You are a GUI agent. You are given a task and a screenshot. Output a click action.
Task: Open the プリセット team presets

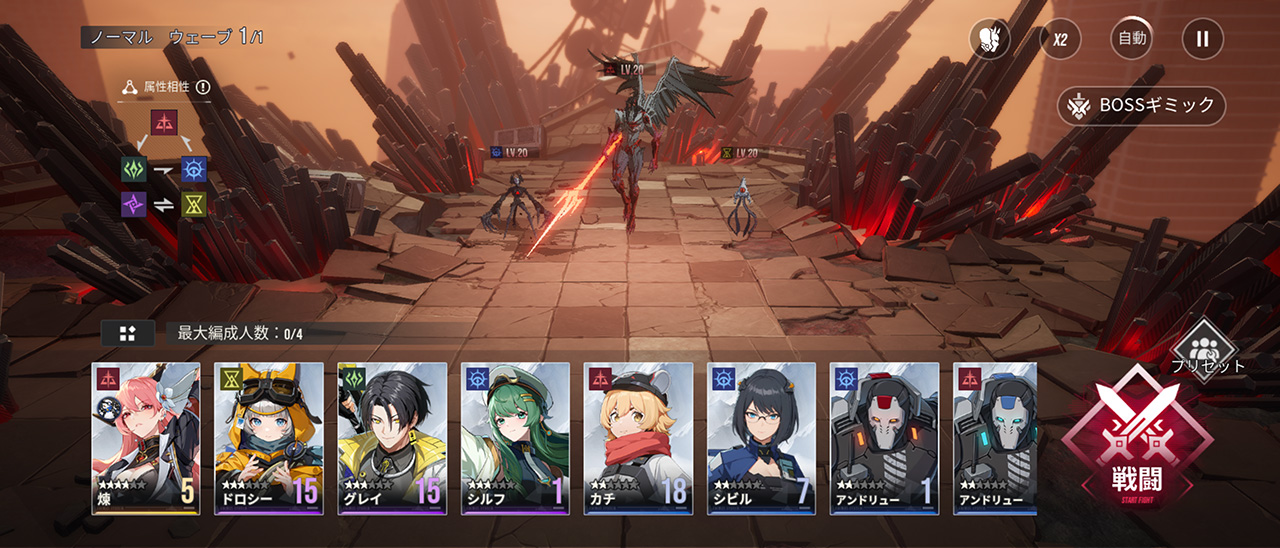(x=1211, y=348)
